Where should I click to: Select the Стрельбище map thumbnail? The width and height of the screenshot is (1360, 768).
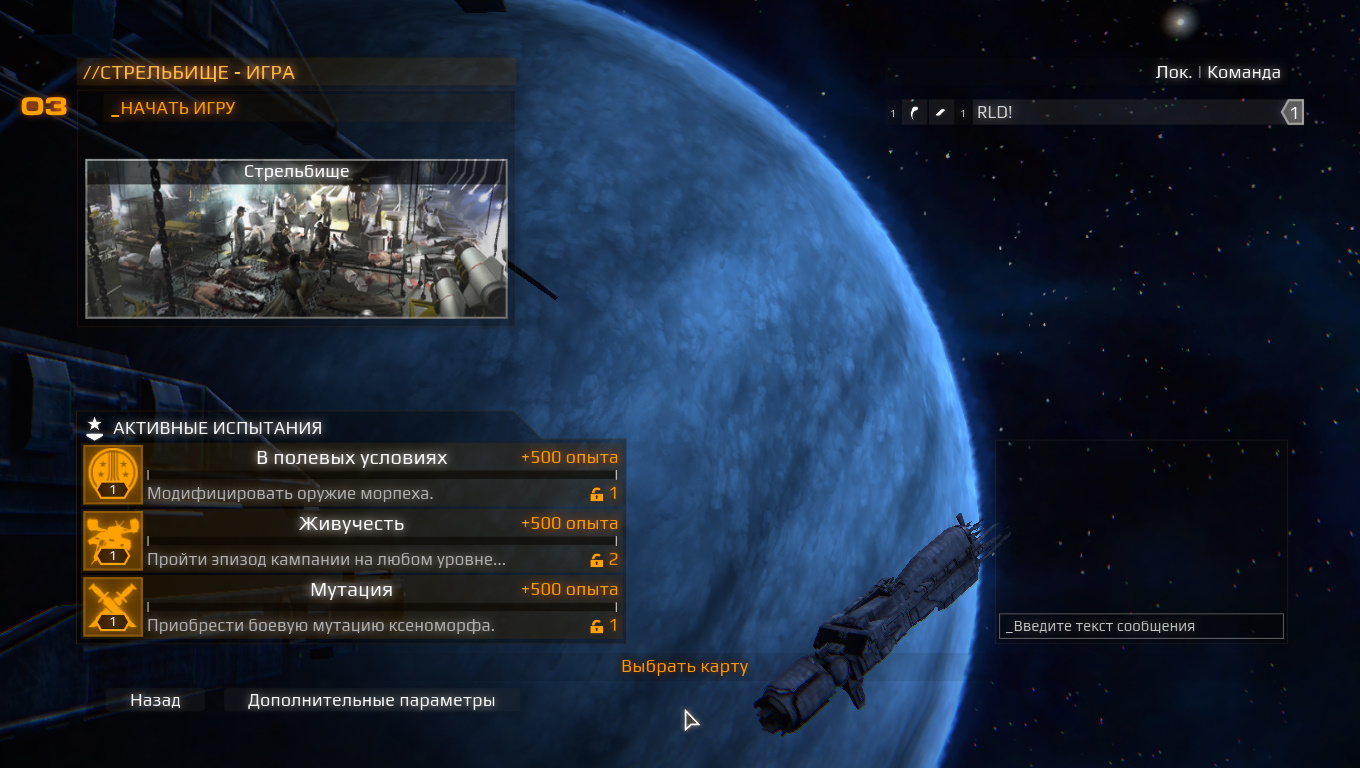click(296, 240)
